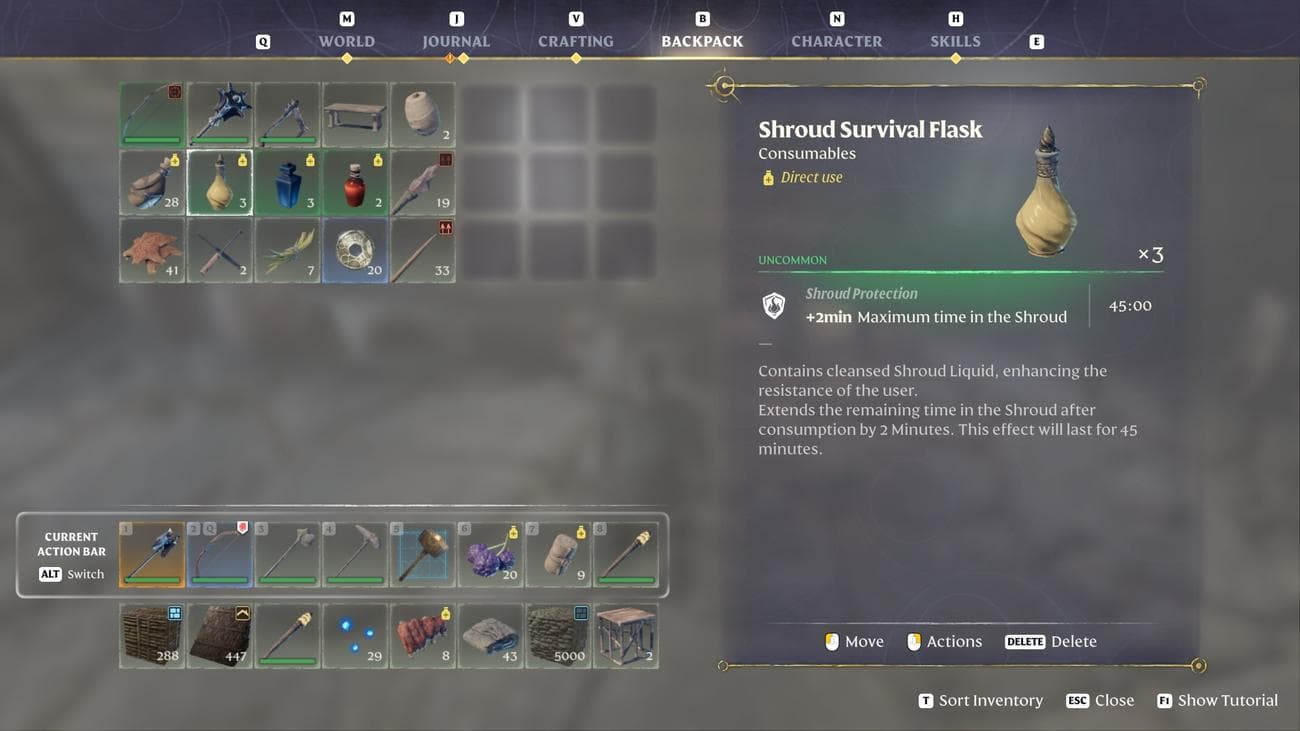This screenshot has height=731, width=1300.
Task: Select the bandage stack of 9
Action: 558,553
